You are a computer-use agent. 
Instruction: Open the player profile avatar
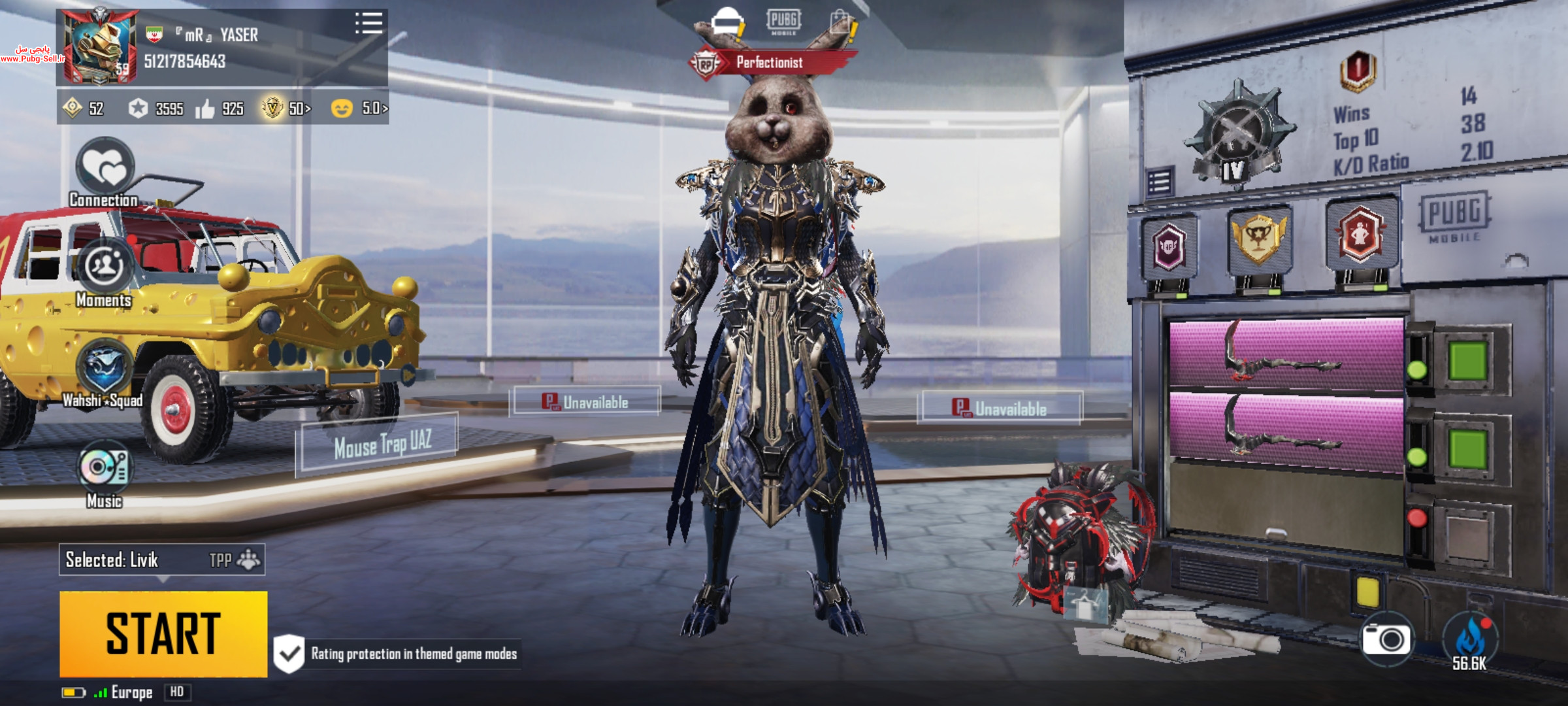(99, 47)
